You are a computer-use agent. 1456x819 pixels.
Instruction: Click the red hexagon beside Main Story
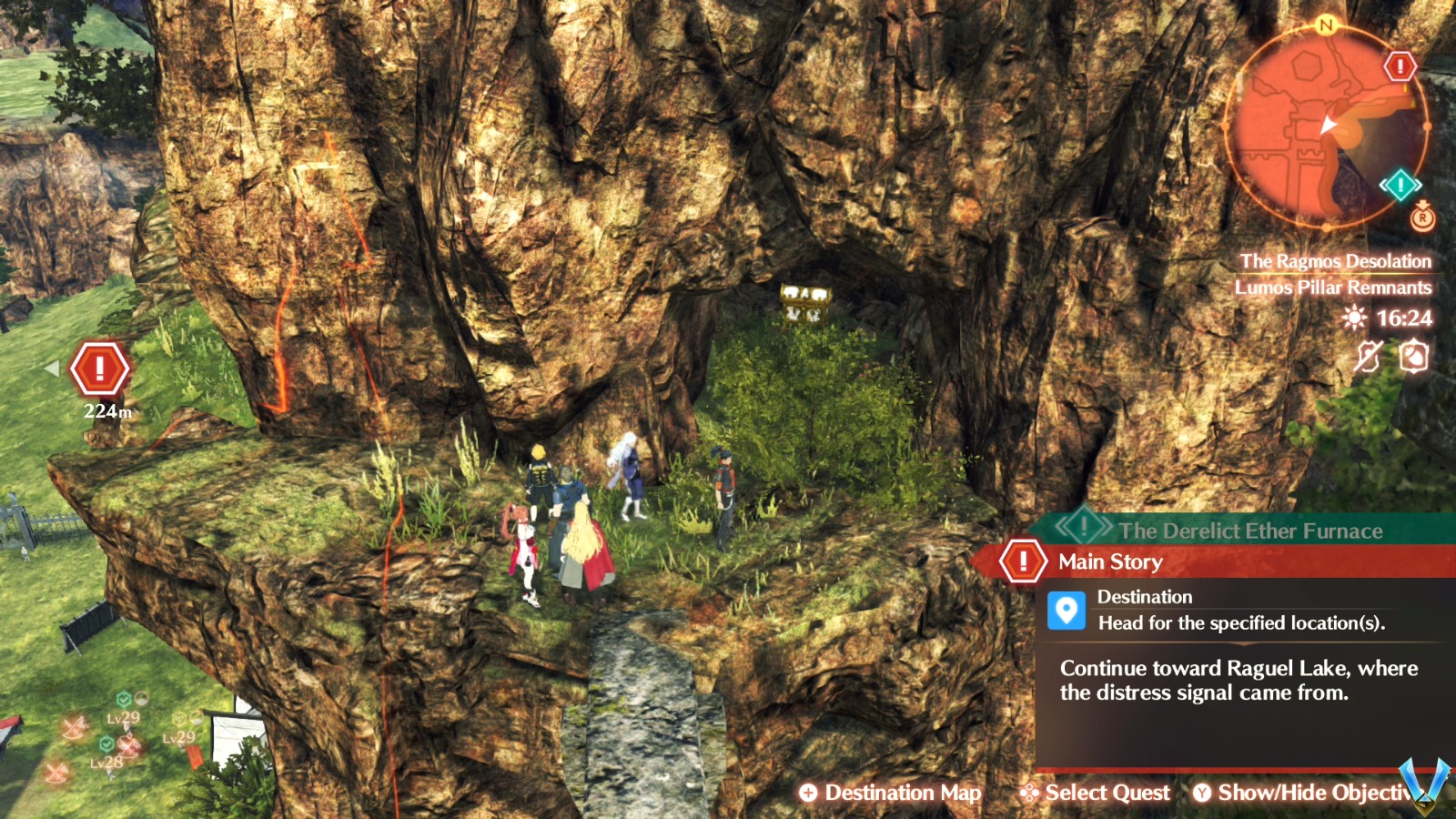coord(1023,561)
